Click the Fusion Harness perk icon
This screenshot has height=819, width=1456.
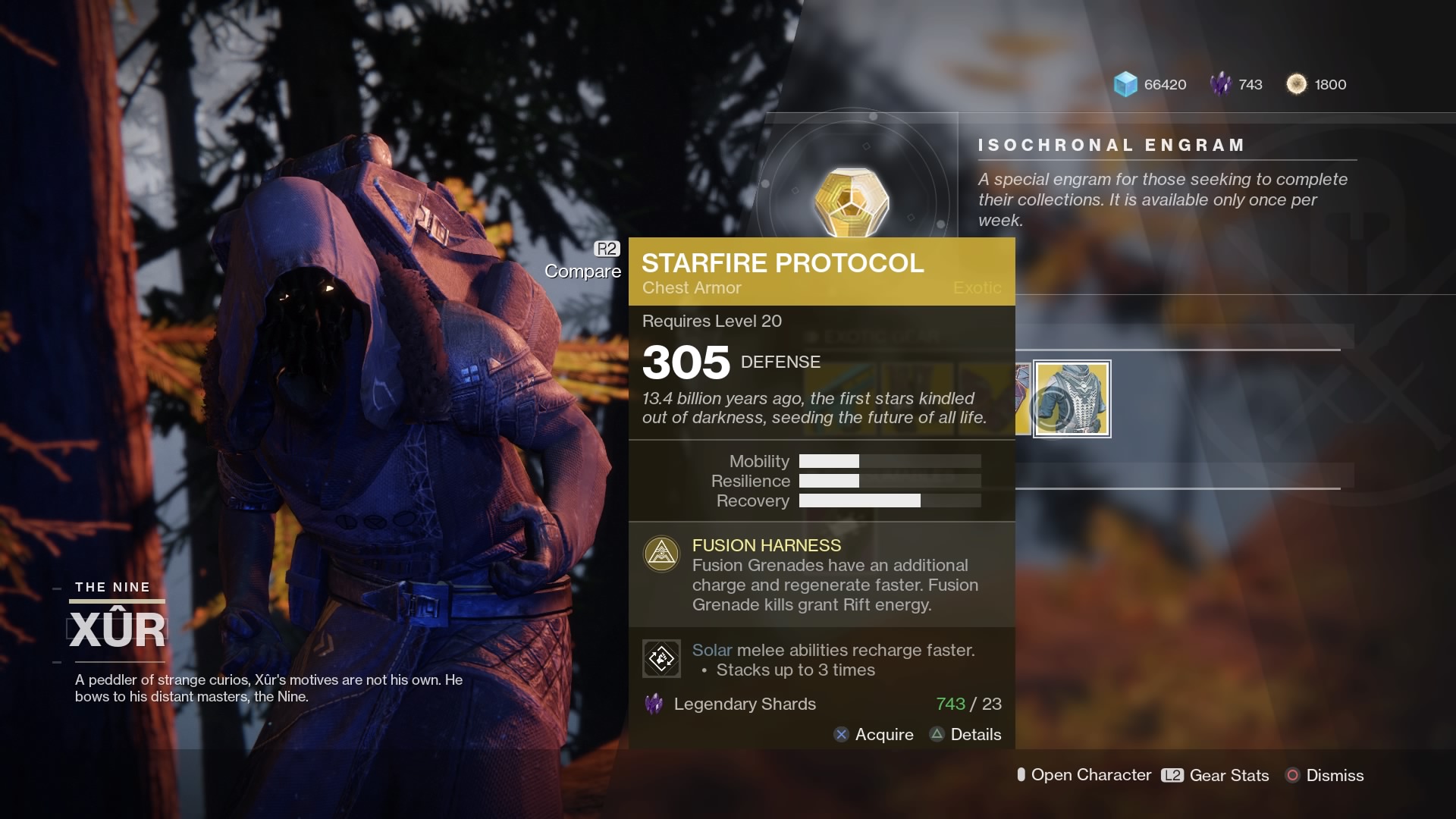[661, 554]
